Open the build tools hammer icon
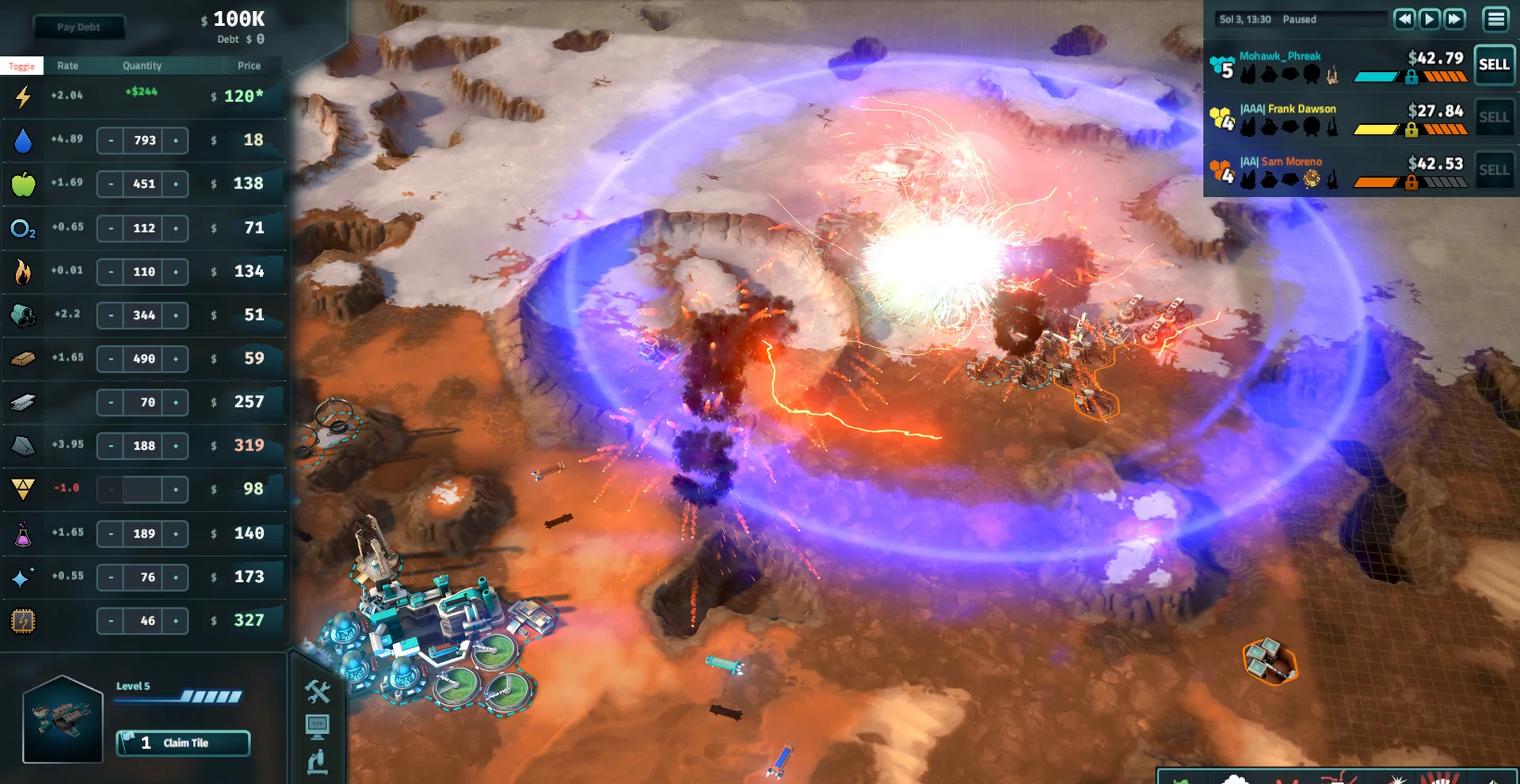 [x=318, y=691]
